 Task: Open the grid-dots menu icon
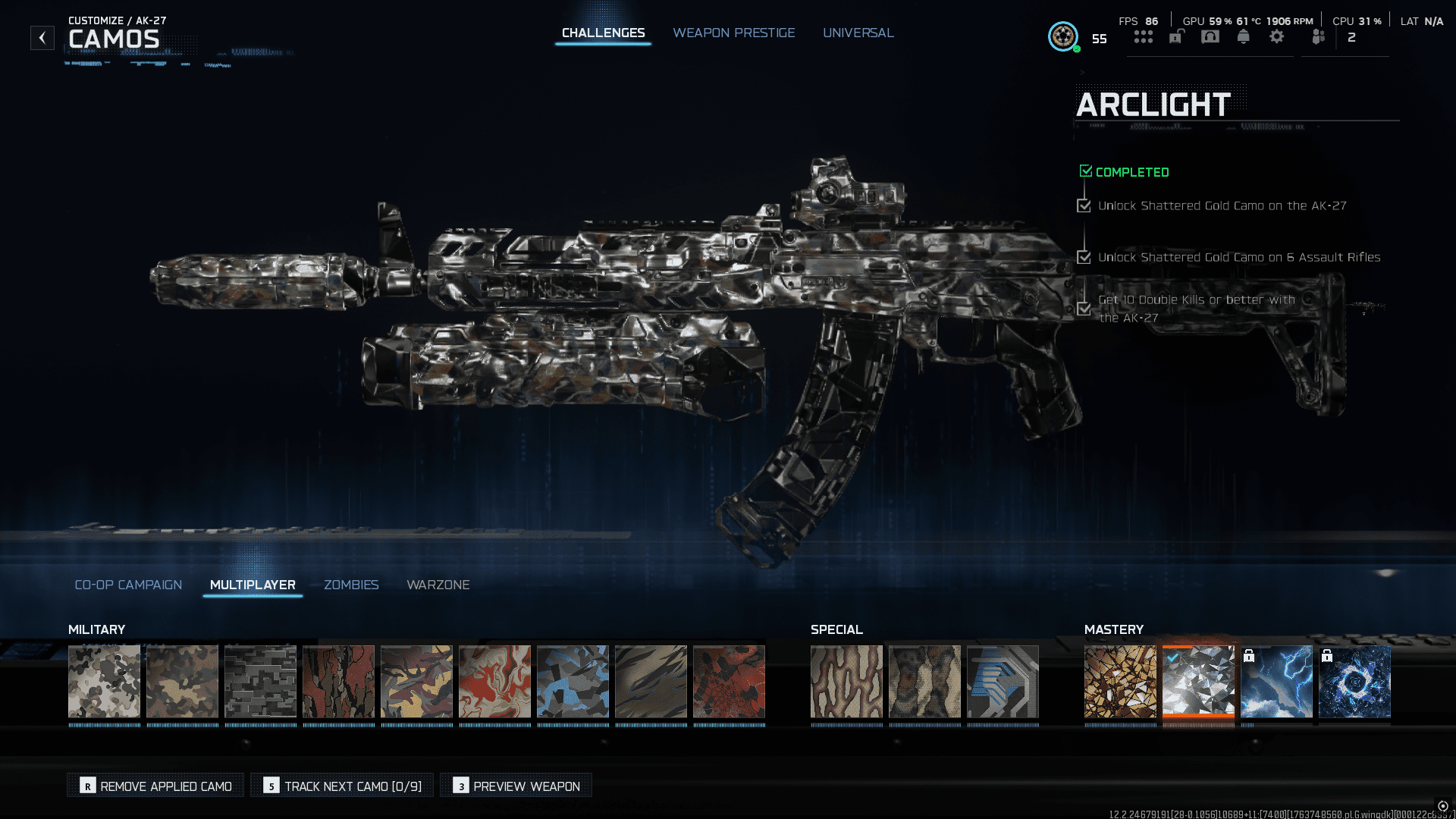1143,36
